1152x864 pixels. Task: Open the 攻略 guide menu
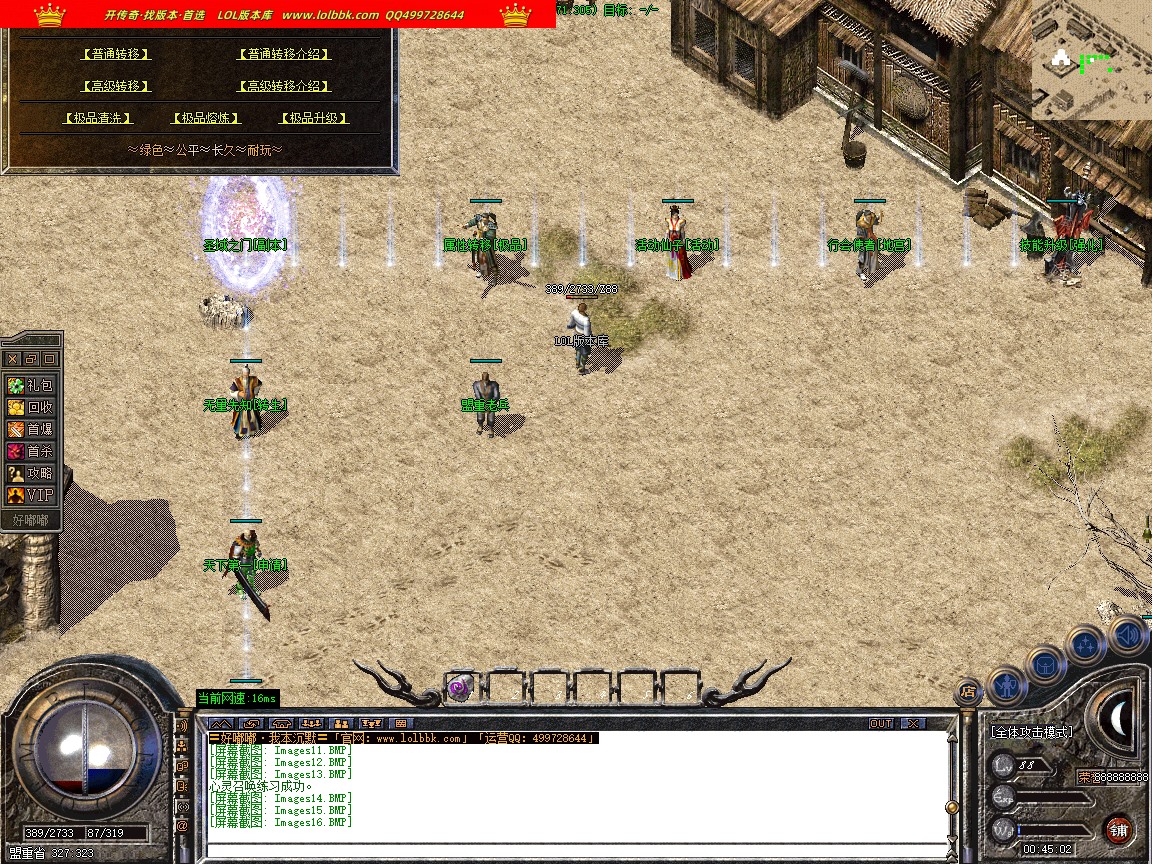tap(30, 473)
